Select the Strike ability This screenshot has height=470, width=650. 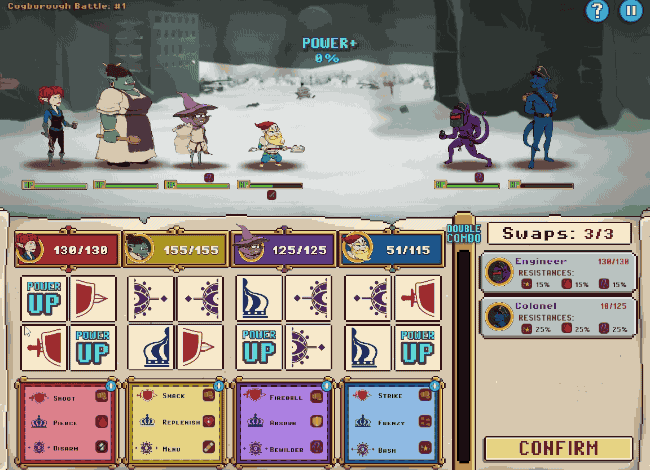391,397
